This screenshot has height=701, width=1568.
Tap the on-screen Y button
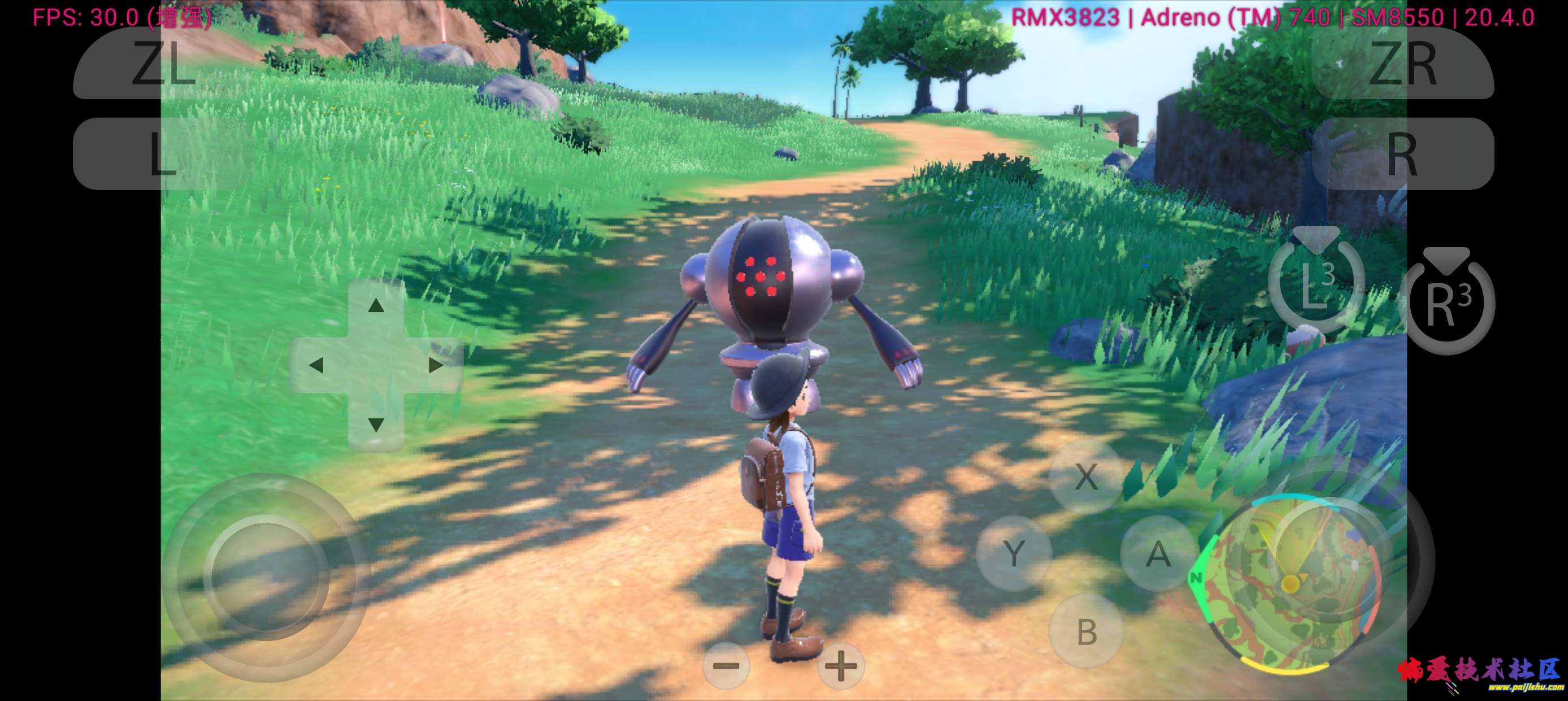click(x=1014, y=554)
